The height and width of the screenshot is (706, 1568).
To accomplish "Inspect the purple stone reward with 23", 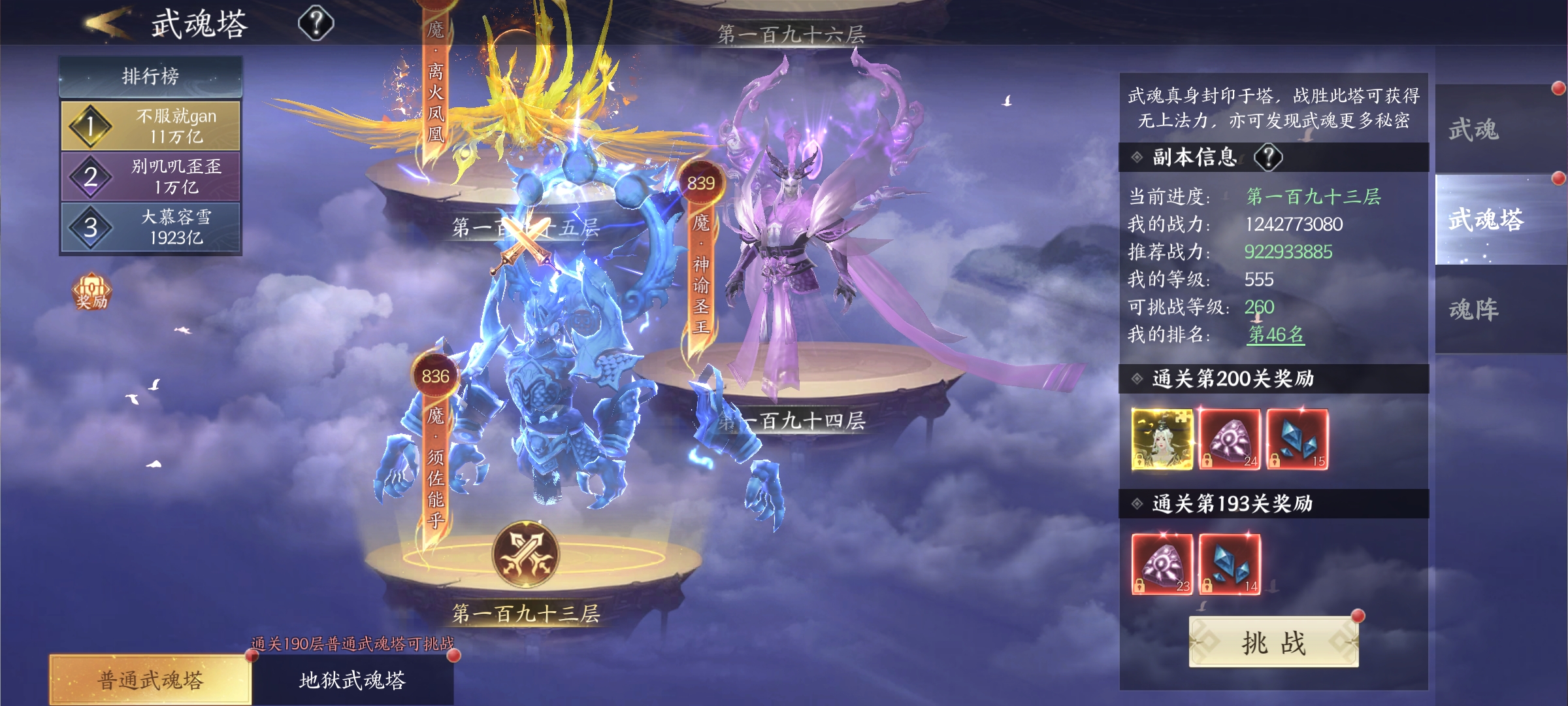I will point(1162,564).
